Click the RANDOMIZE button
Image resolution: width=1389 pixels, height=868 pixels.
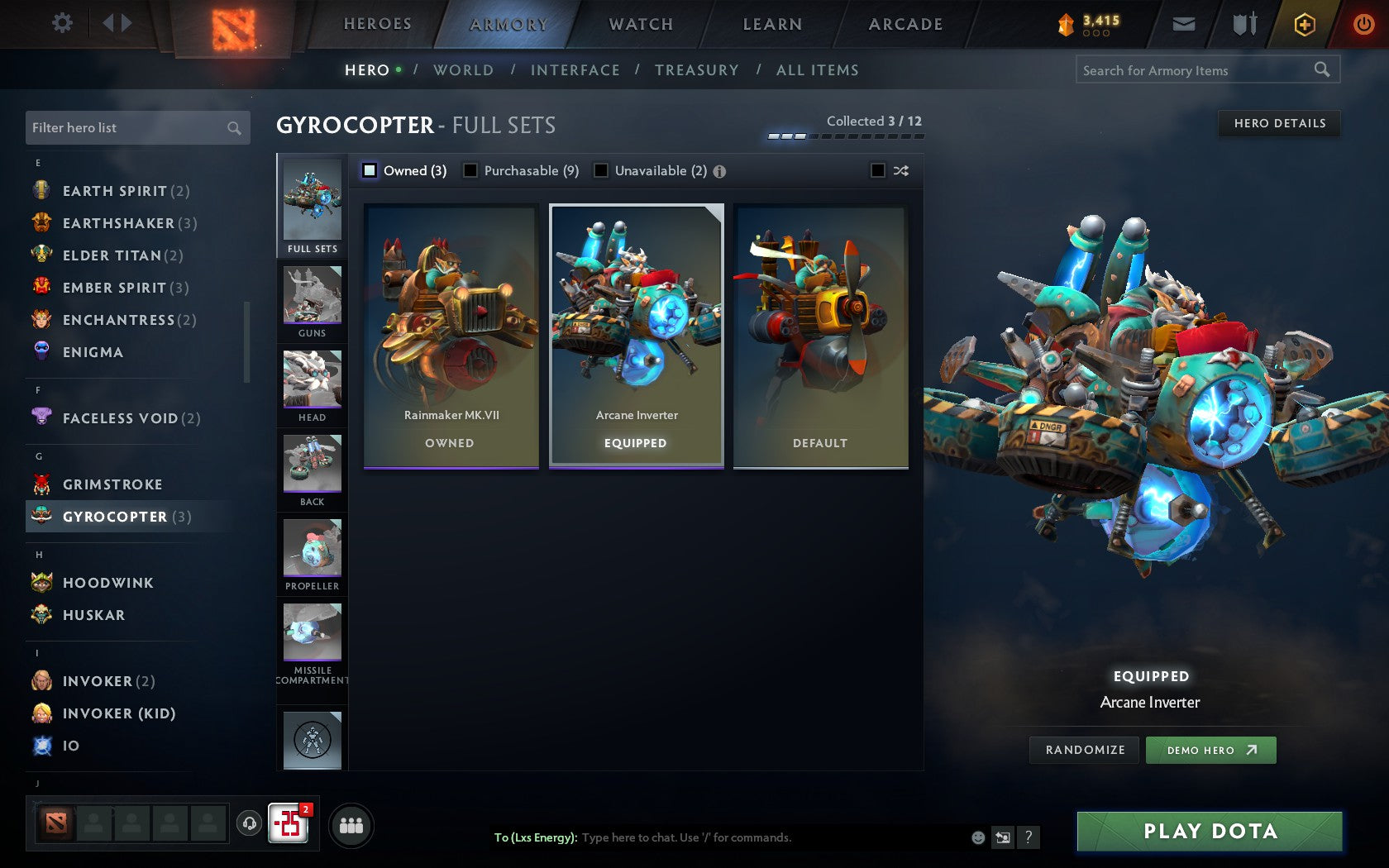click(x=1084, y=750)
